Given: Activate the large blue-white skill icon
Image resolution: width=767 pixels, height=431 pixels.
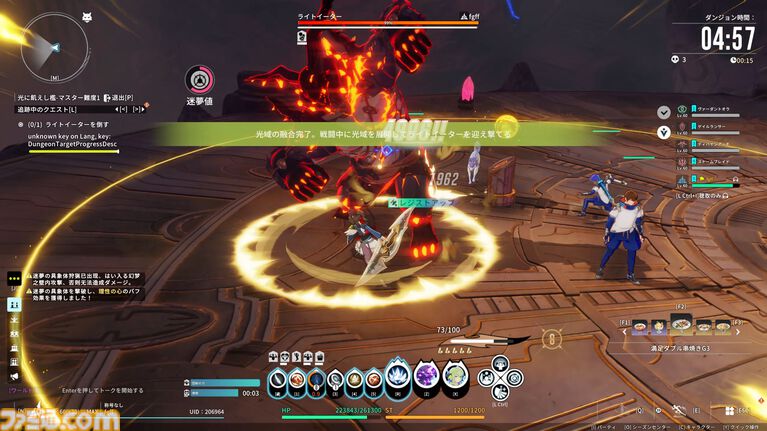Looking at the screenshot, I should (398, 376).
